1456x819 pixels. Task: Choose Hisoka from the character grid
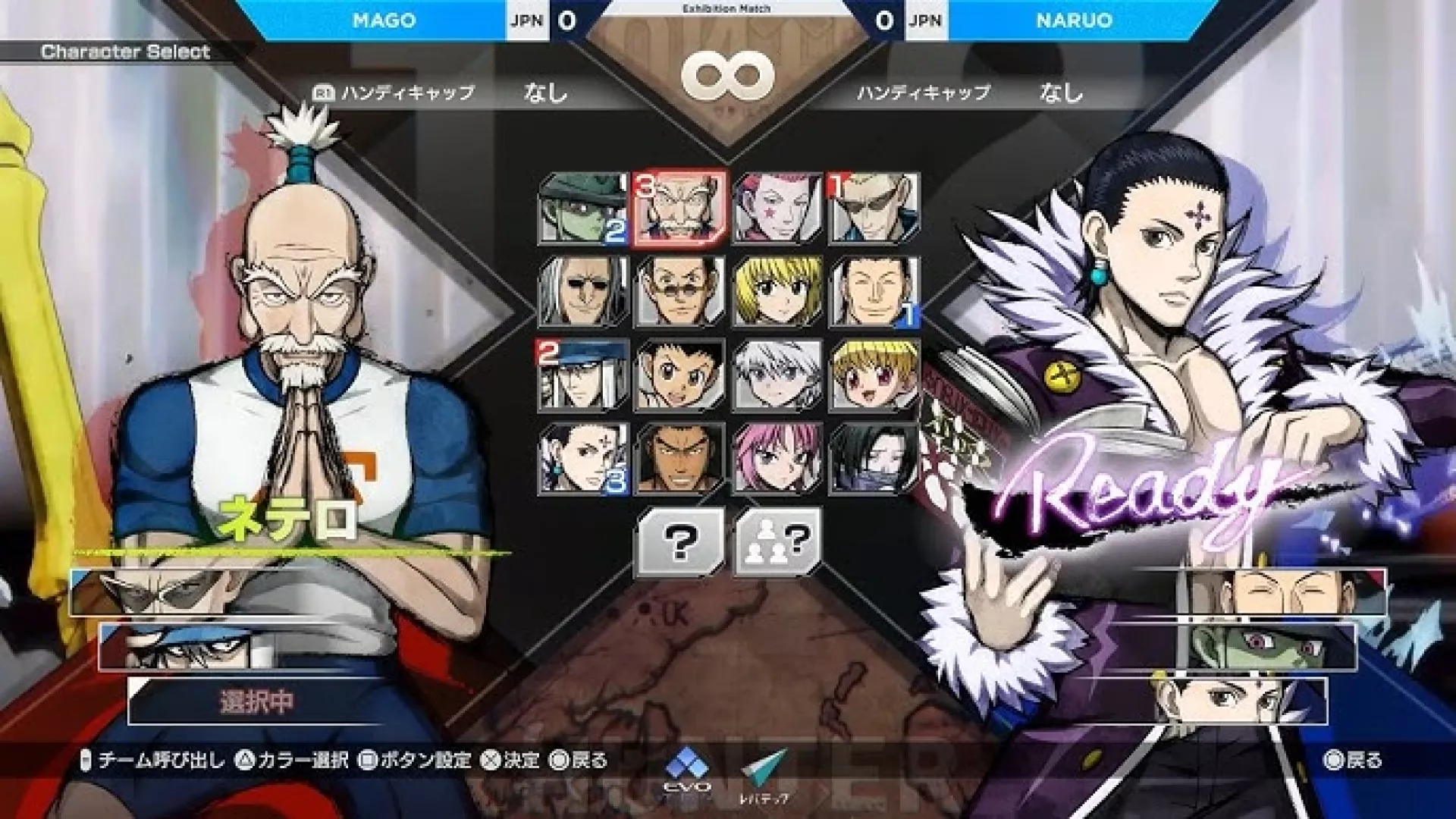tap(777, 209)
